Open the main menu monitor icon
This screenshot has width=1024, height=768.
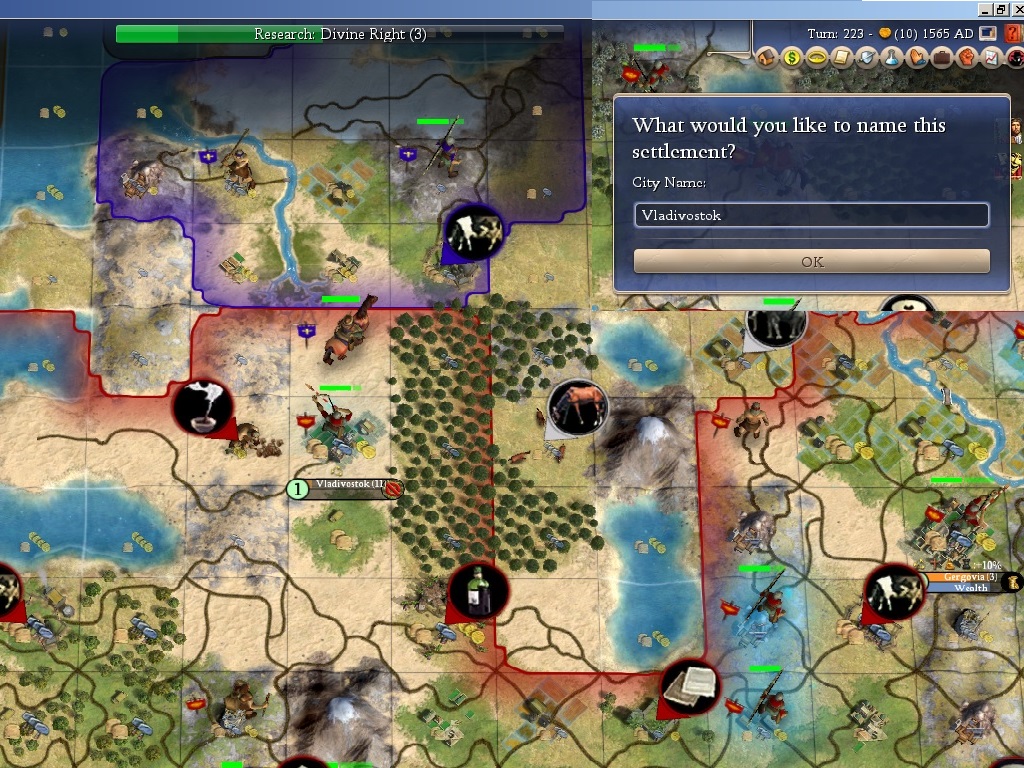[989, 34]
